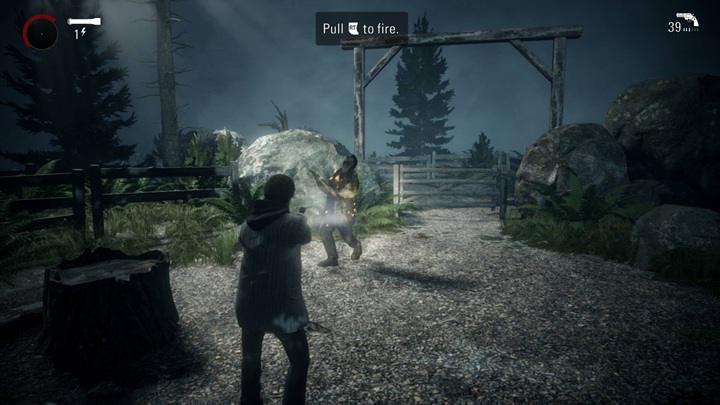Select the flashlight battery icon
This screenshot has height=405, width=720.
[x=84, y=21]
